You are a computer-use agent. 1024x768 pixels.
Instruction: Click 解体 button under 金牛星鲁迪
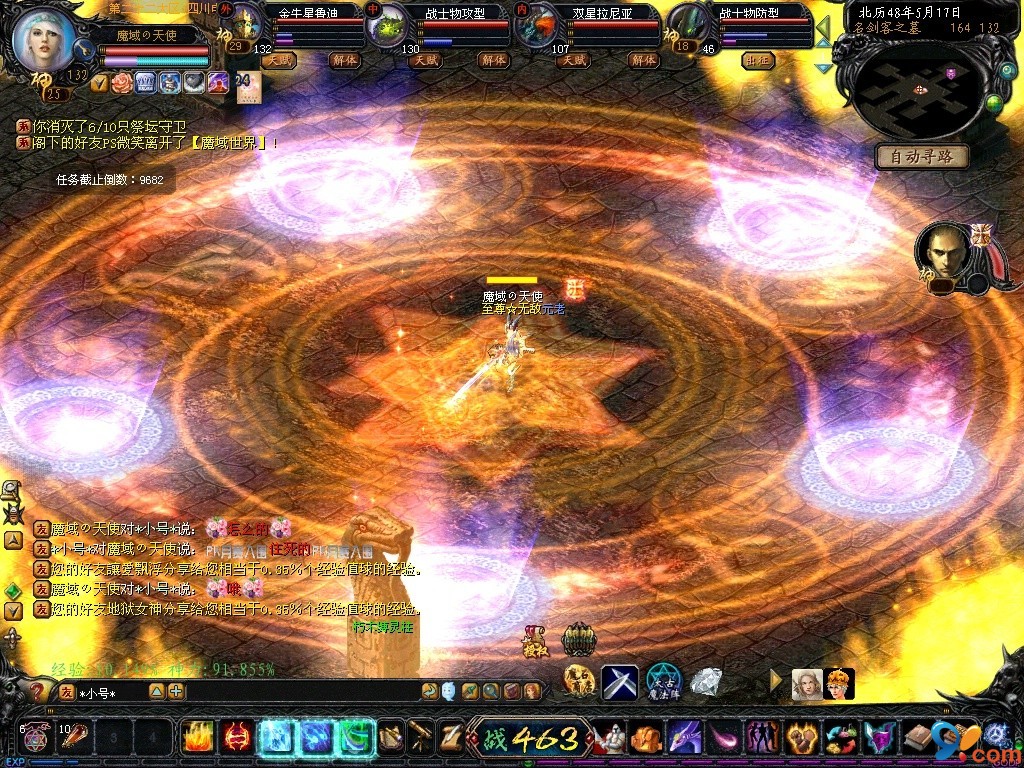pos(346,60)
